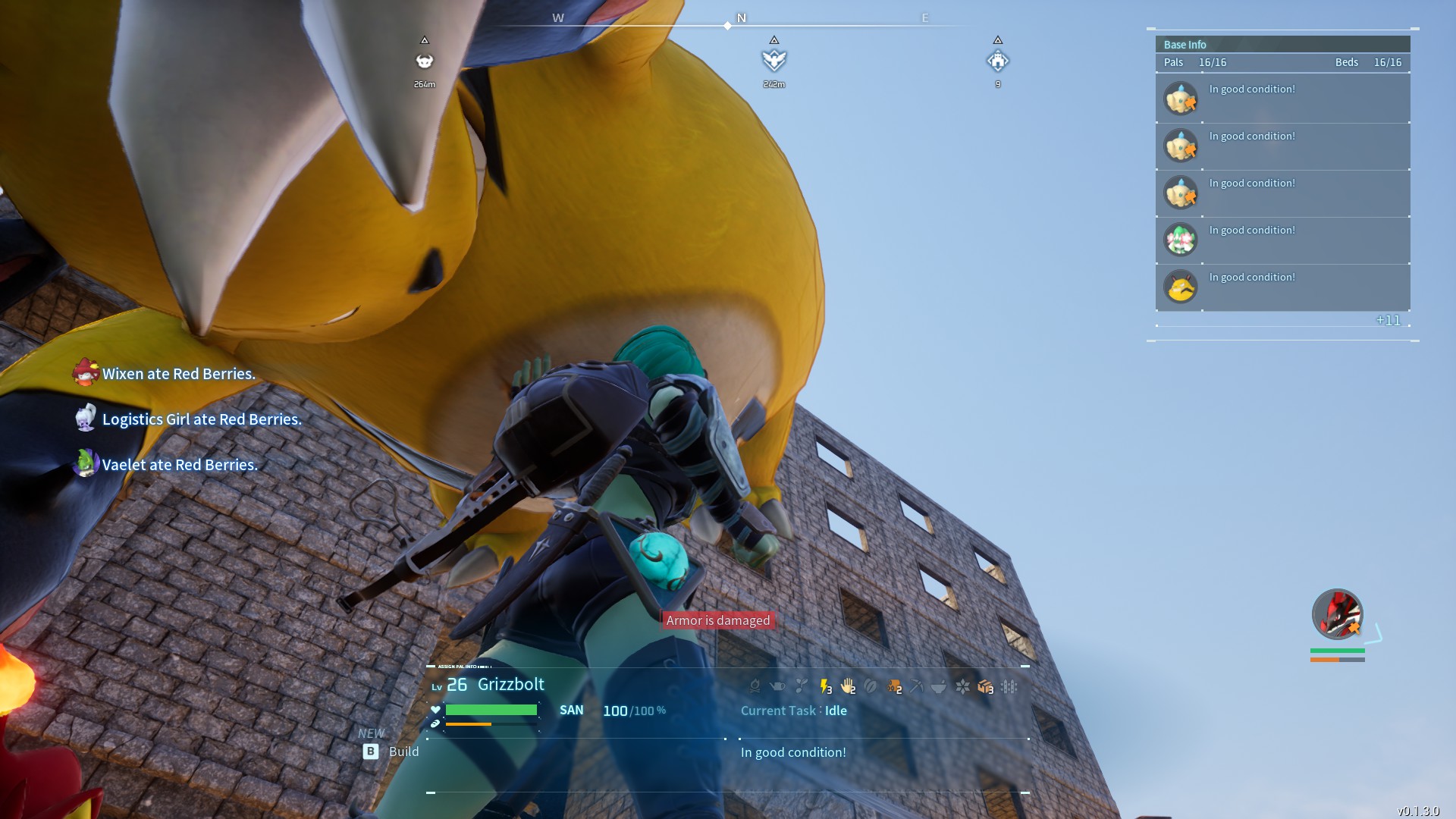Select the Grizzbolt name in pal info
Viewport: 1456px width, 819px height.
[510, 684]
